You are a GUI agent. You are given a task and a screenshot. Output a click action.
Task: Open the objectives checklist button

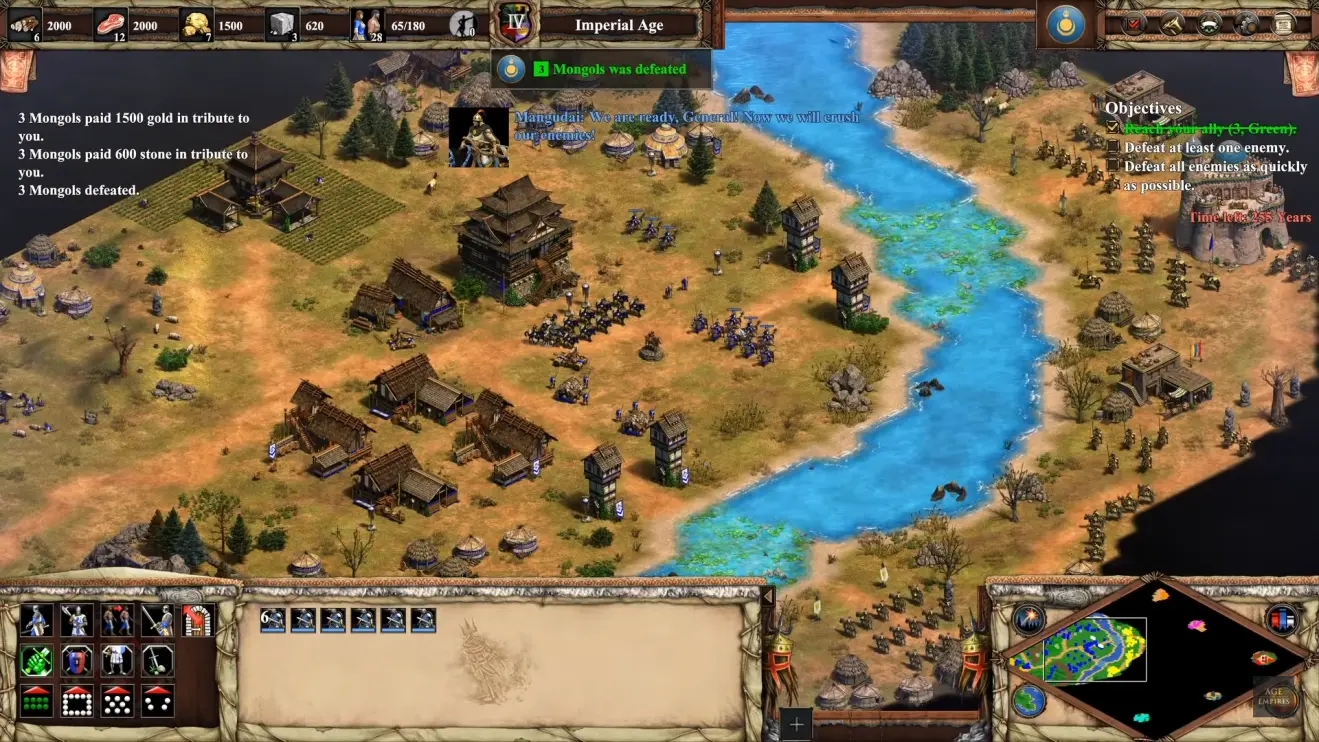(1133, 24)
